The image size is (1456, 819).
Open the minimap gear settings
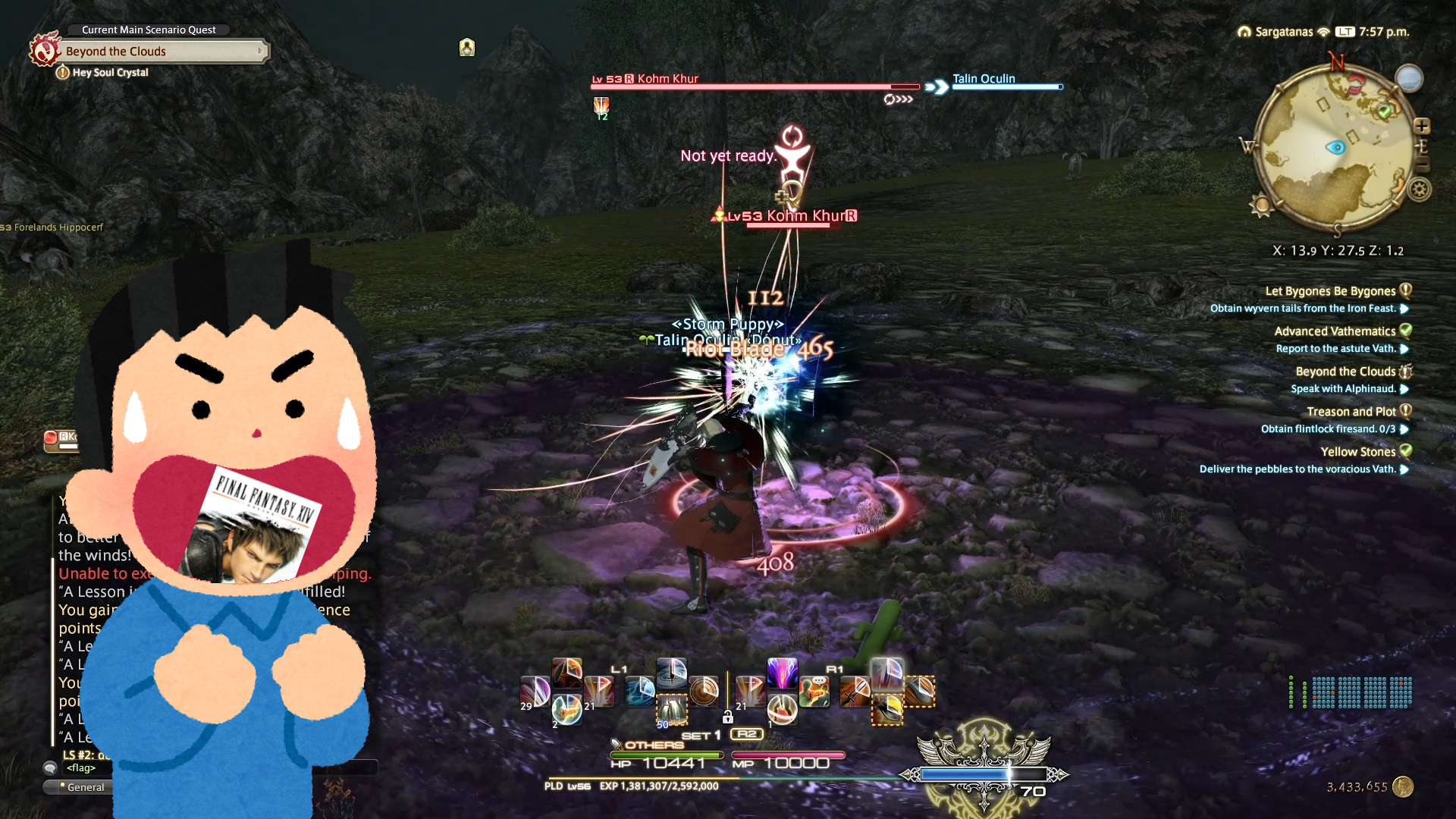(x=1420, y=189)
